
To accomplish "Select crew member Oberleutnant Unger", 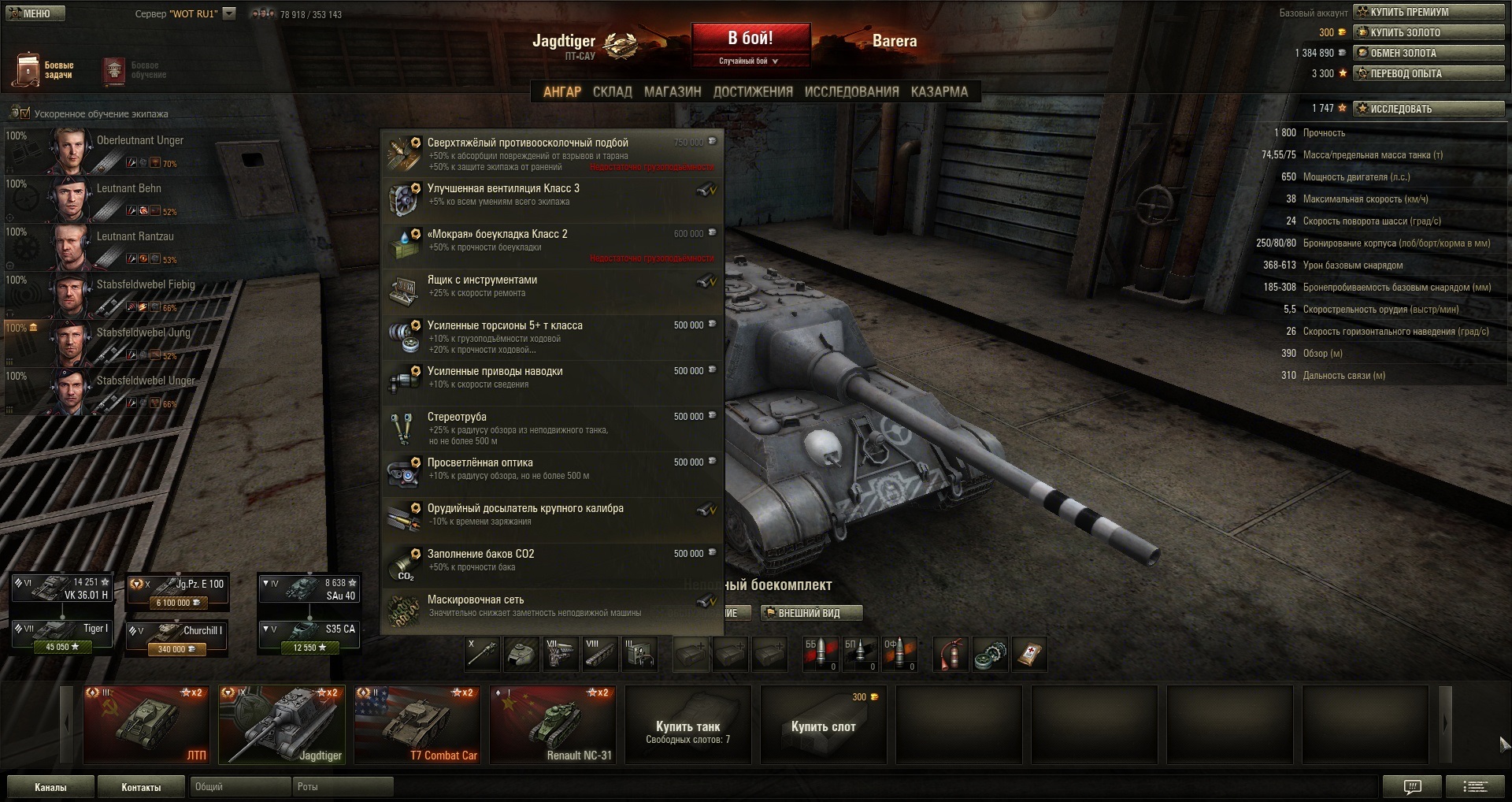I will (118, 150).
